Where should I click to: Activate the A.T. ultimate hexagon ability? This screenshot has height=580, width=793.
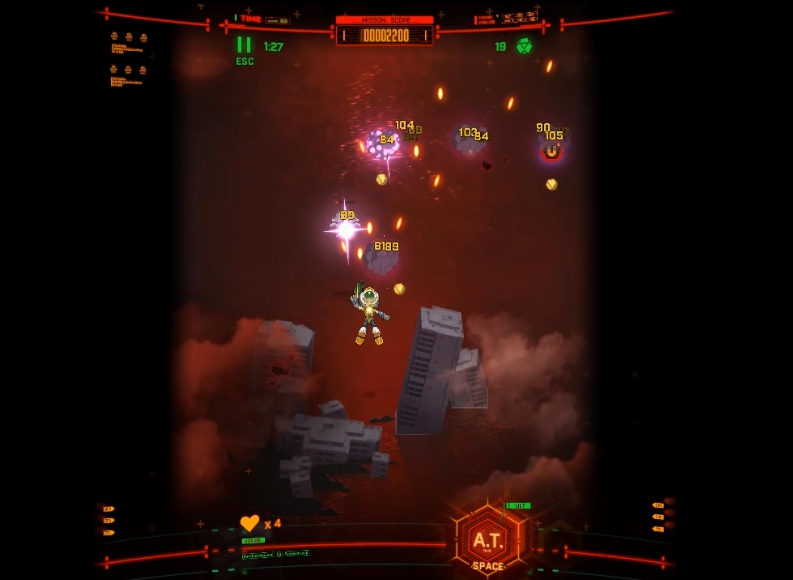(x=487, y=540)
